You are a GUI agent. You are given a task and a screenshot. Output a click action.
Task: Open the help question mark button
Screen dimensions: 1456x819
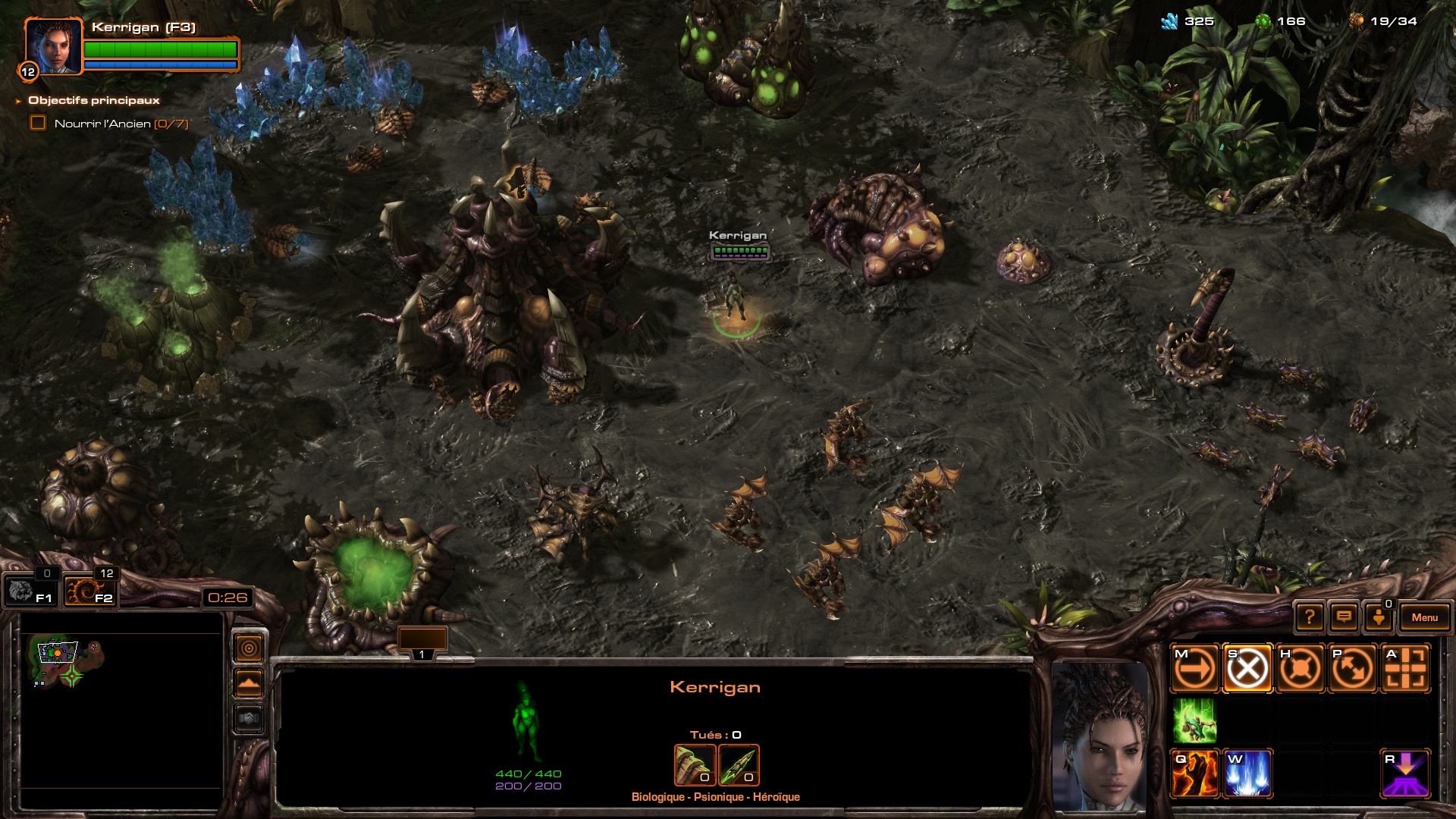pyautogui.click(x=1310, y=617)
